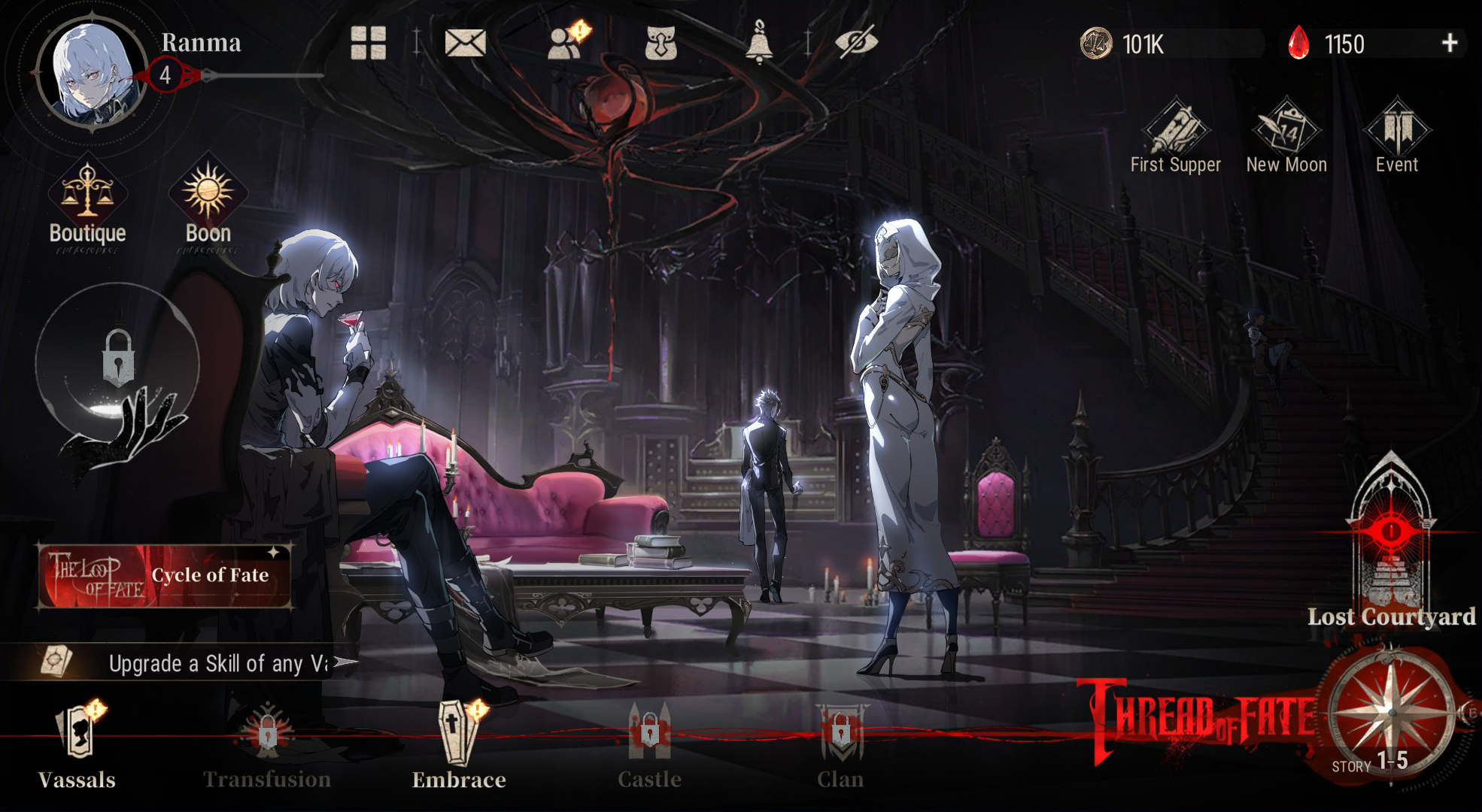Toggle the crossed-eye hide interface icon
Viewport: 1482px width, 812px height.
[856, 43]
